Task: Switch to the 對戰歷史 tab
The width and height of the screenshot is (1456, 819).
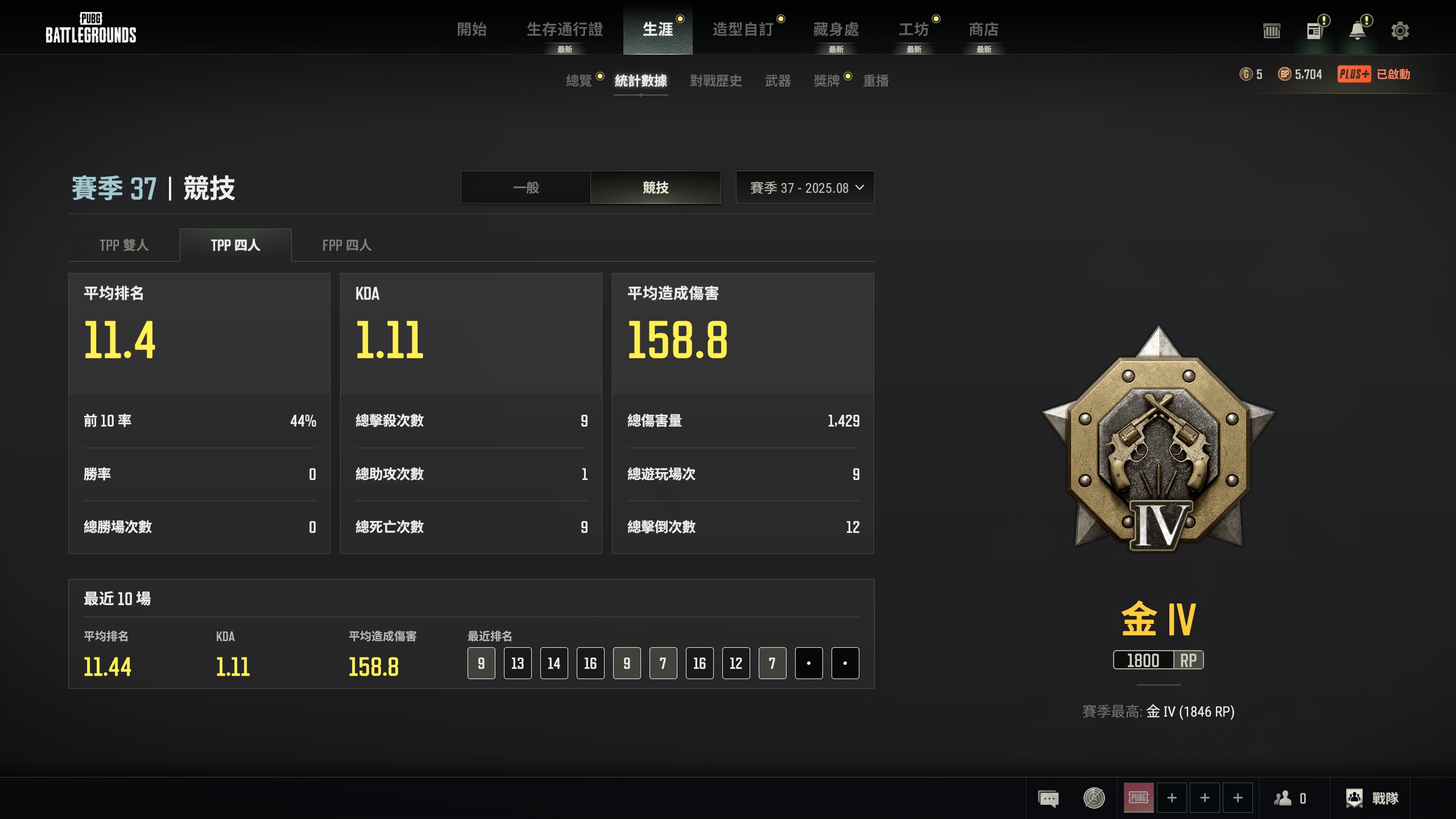Action: pos(715,81)
